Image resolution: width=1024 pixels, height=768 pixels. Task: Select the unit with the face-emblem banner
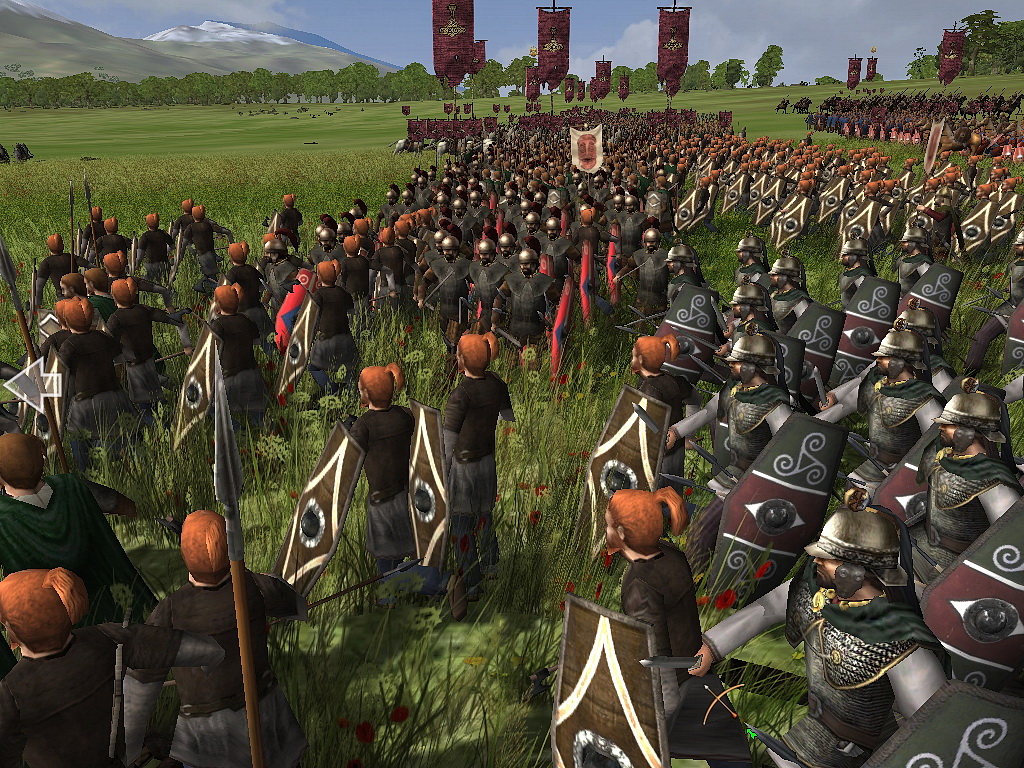click(586, 149)
